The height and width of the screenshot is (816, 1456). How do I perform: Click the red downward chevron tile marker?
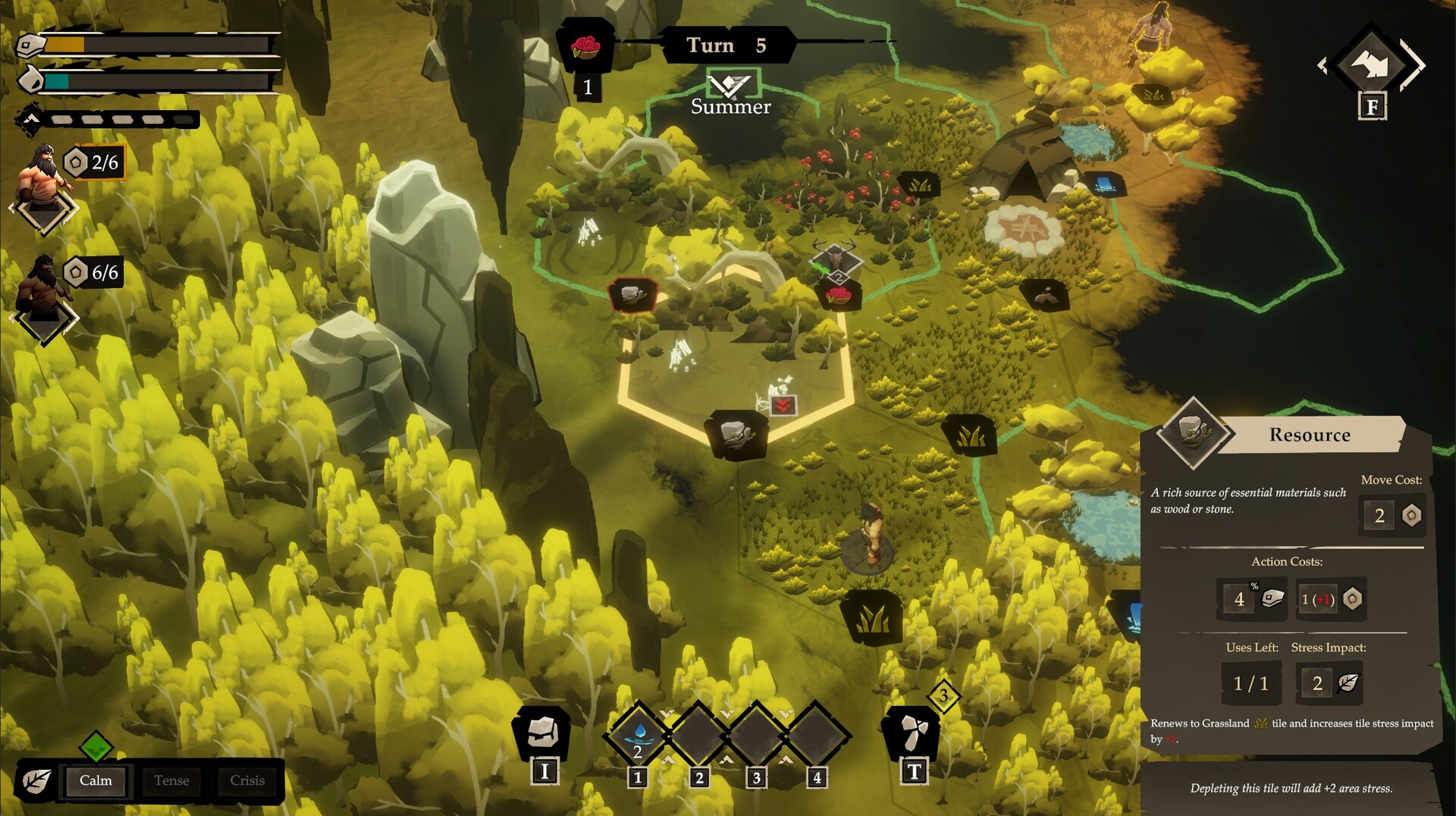[783, 404]
